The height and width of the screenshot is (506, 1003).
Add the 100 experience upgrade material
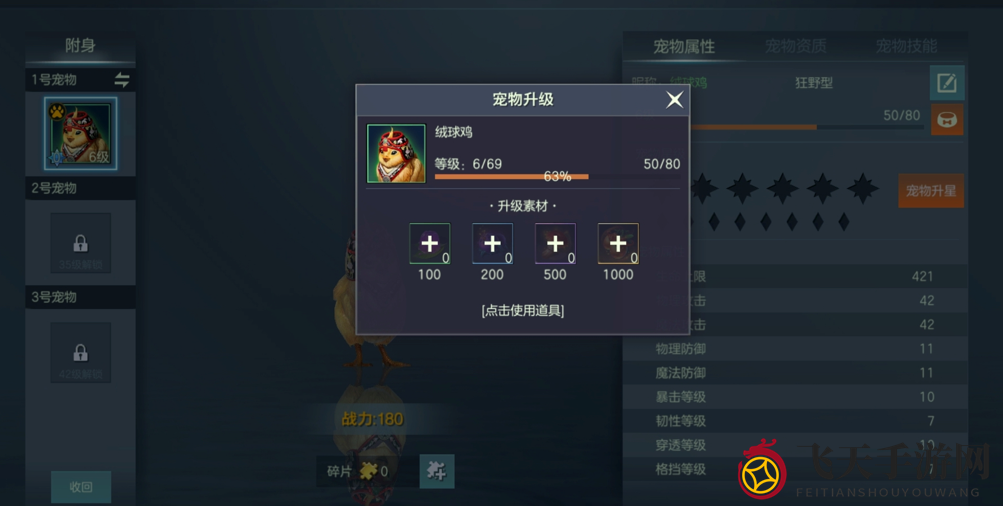429,243
